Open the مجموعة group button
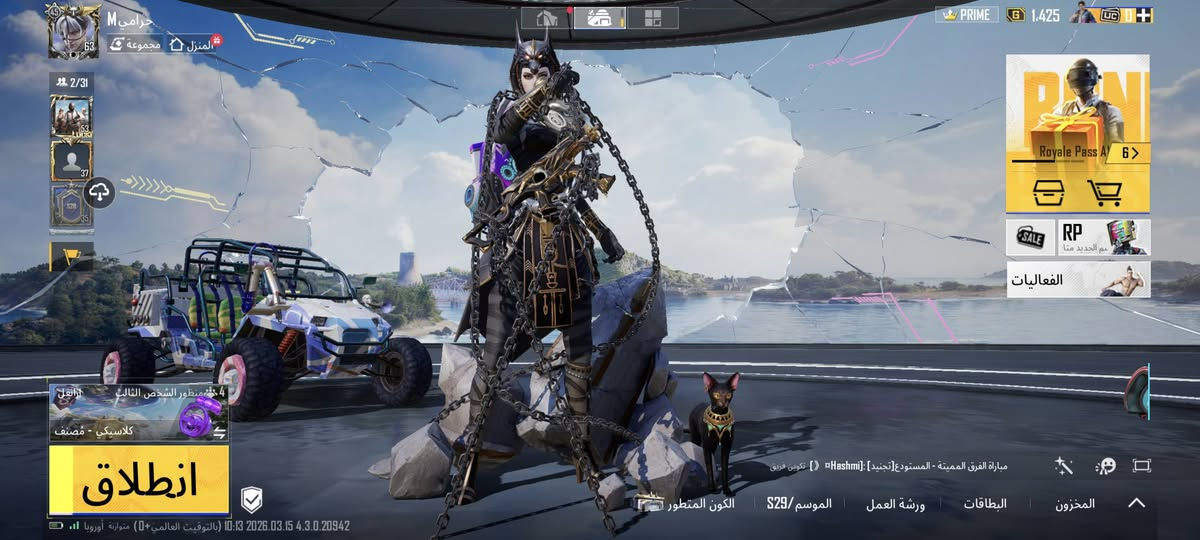The width and height of the screenshot is (1200, 540). 136,44
